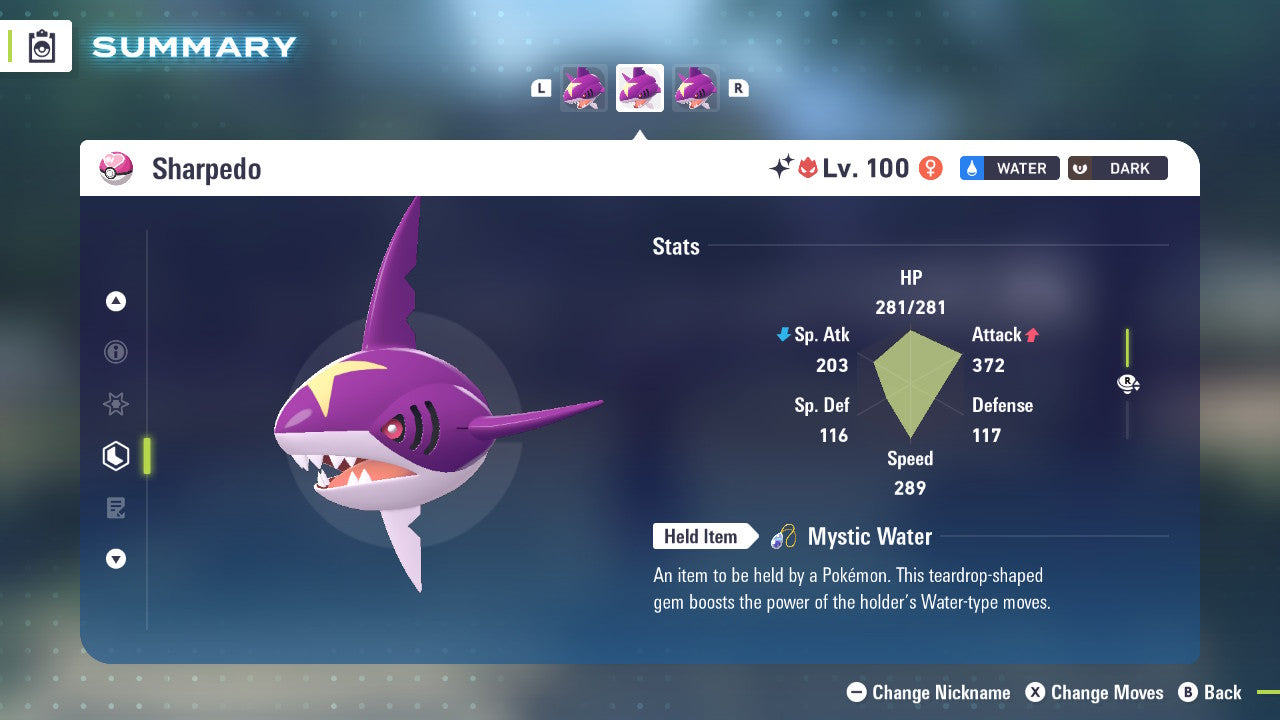Image resolution: width=1280 pixels, height=720 pixels.
Task: Choose Change Nickname at the bottom
Action: pyautogui.click(x=928, y=692)
